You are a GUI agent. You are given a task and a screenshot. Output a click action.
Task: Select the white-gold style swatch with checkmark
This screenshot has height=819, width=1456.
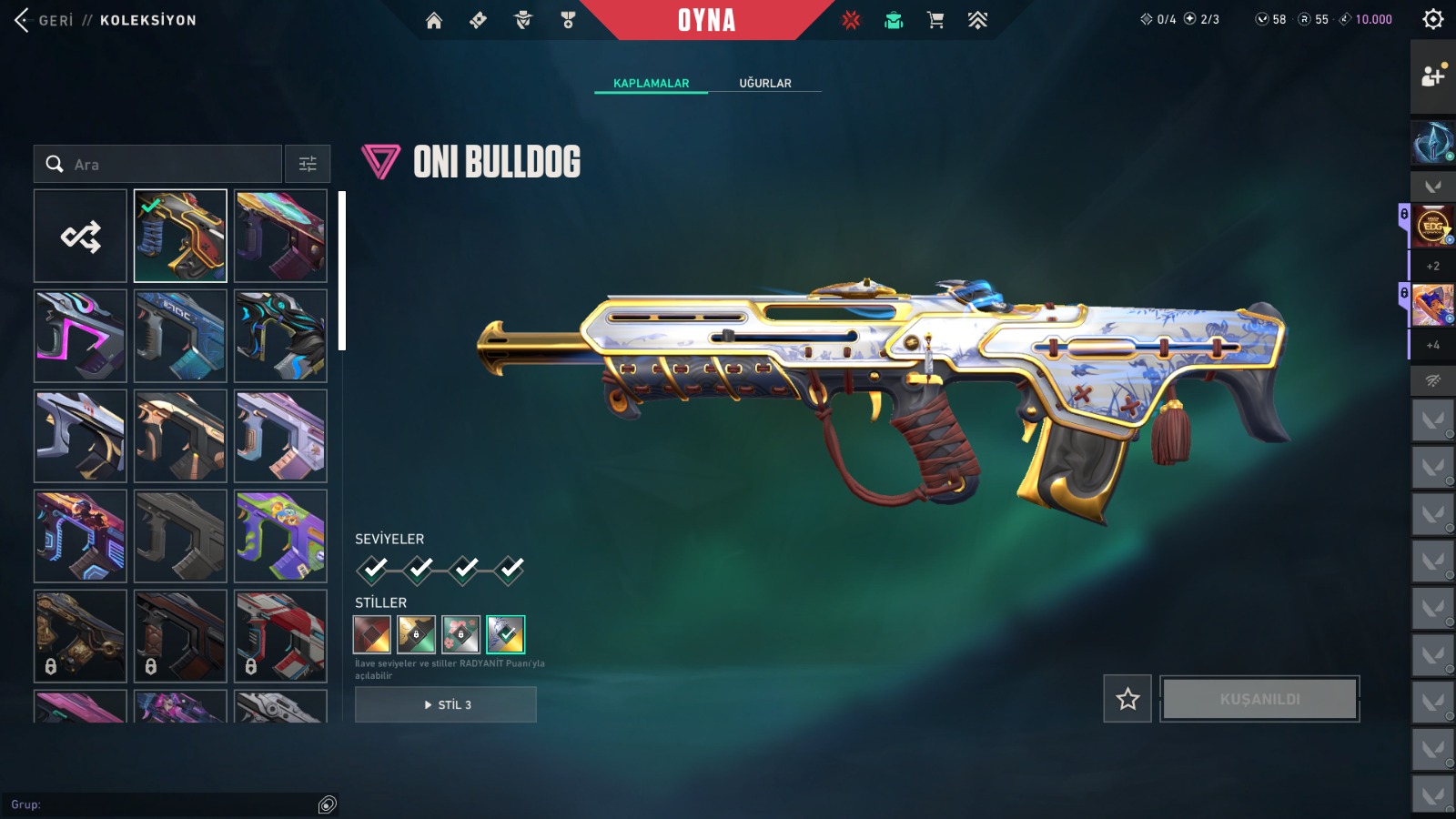tap(505, 634)
